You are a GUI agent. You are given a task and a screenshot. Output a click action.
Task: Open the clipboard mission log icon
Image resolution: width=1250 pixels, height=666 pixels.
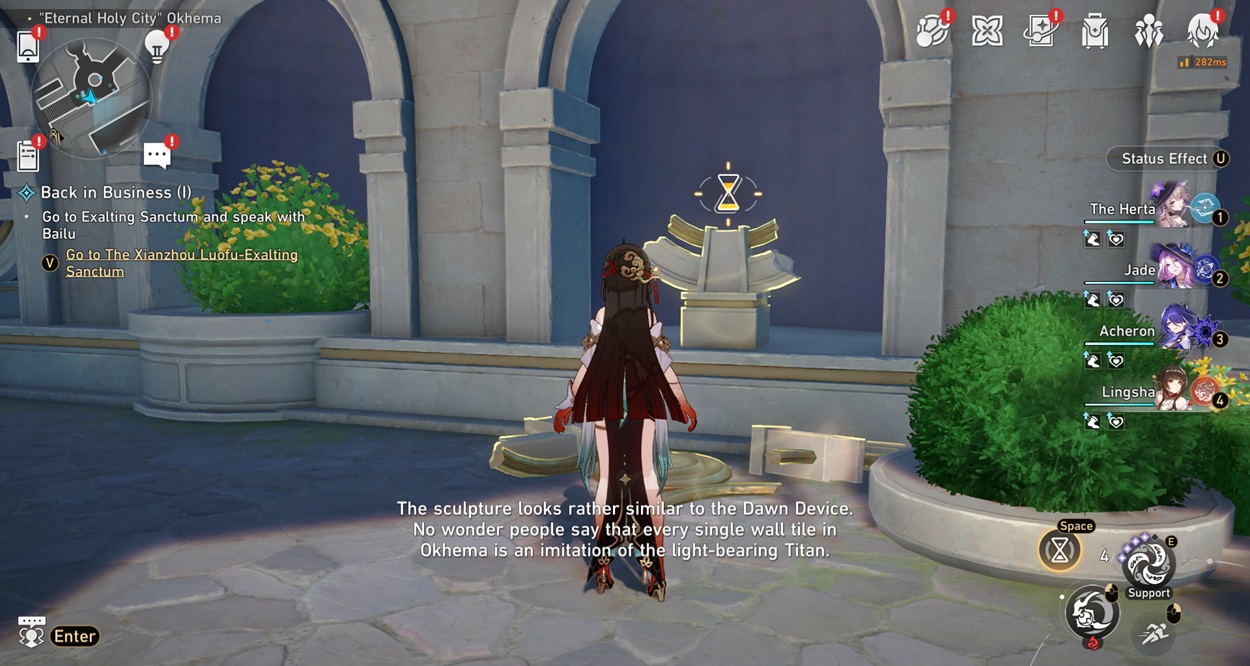click(28, 156)
